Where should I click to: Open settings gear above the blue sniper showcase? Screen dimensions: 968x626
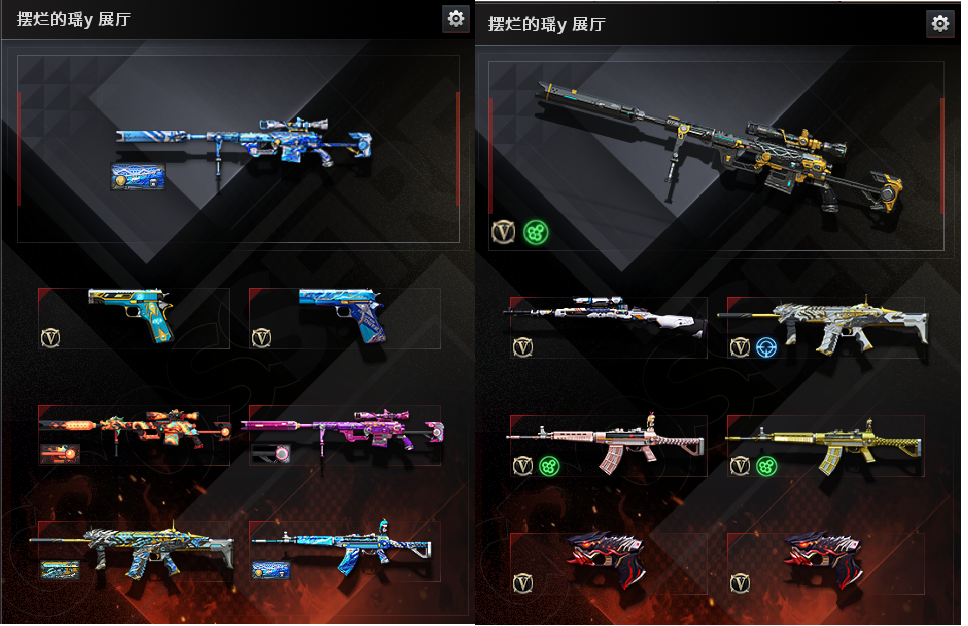point(456,18)
